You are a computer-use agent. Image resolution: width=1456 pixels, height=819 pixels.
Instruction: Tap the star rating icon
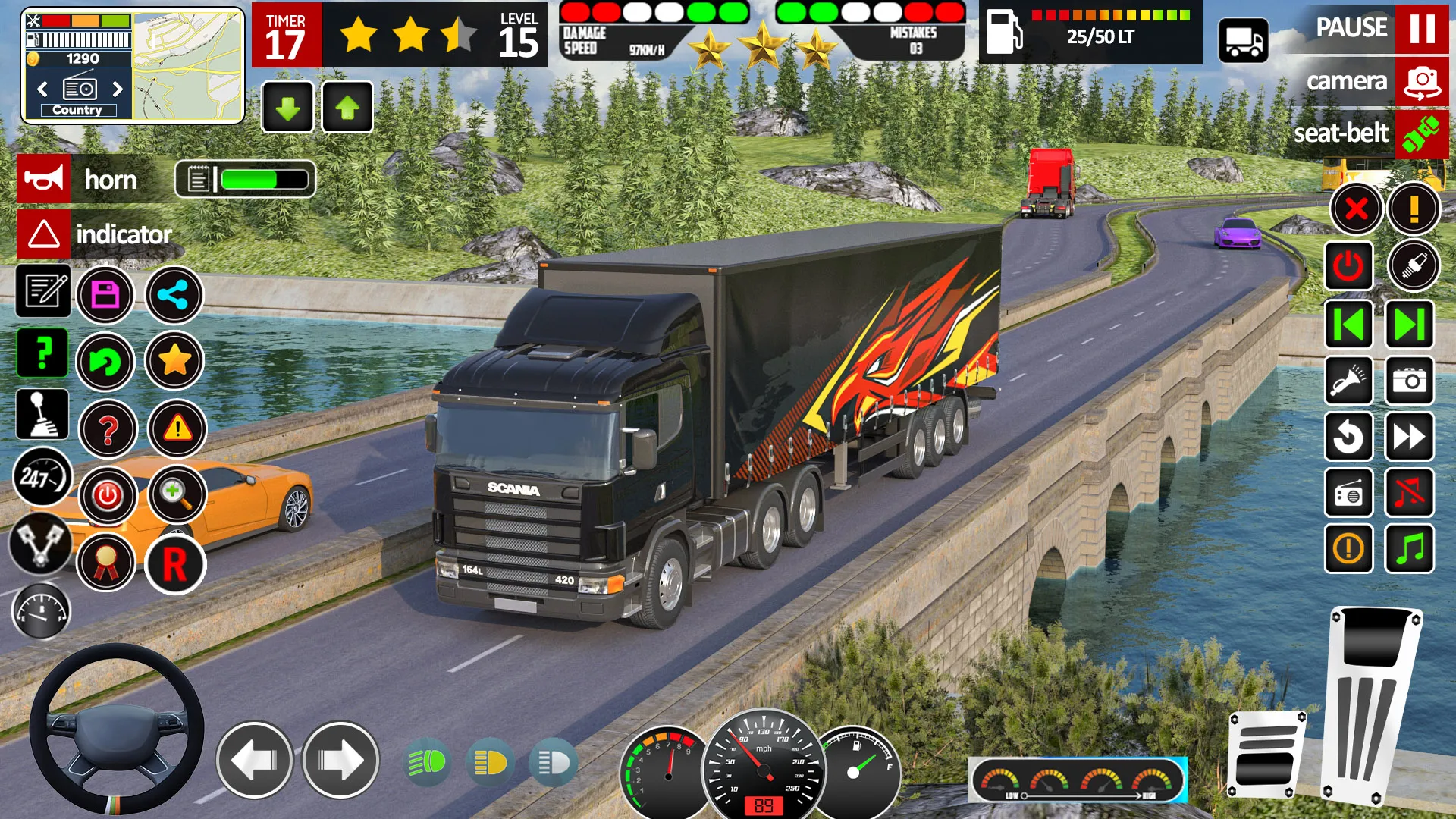(x=174, y=362)
